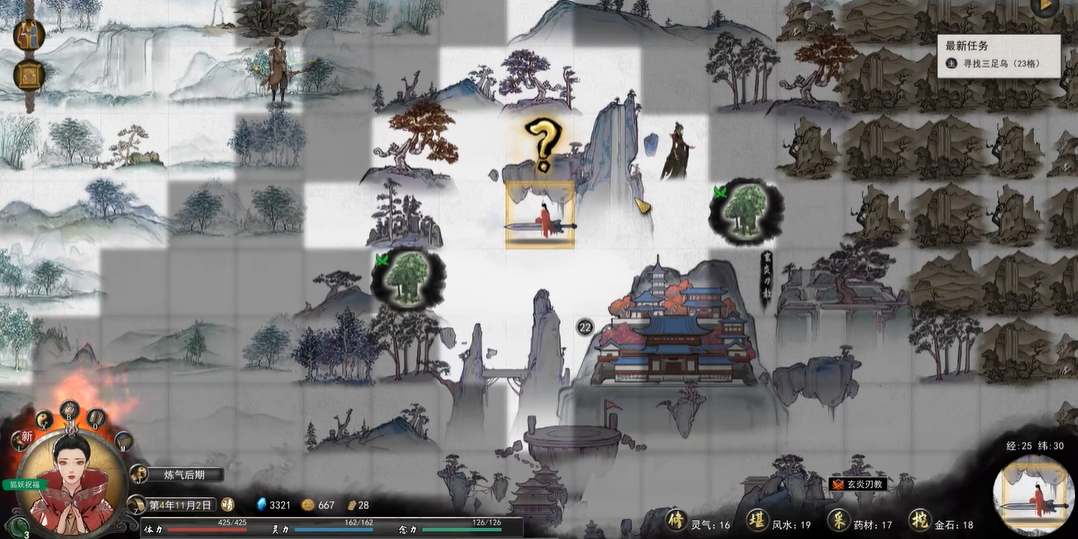Click the 炼气后期 cultivation realm button
This screenshot has width=1078, height=539.
point(185,475)
